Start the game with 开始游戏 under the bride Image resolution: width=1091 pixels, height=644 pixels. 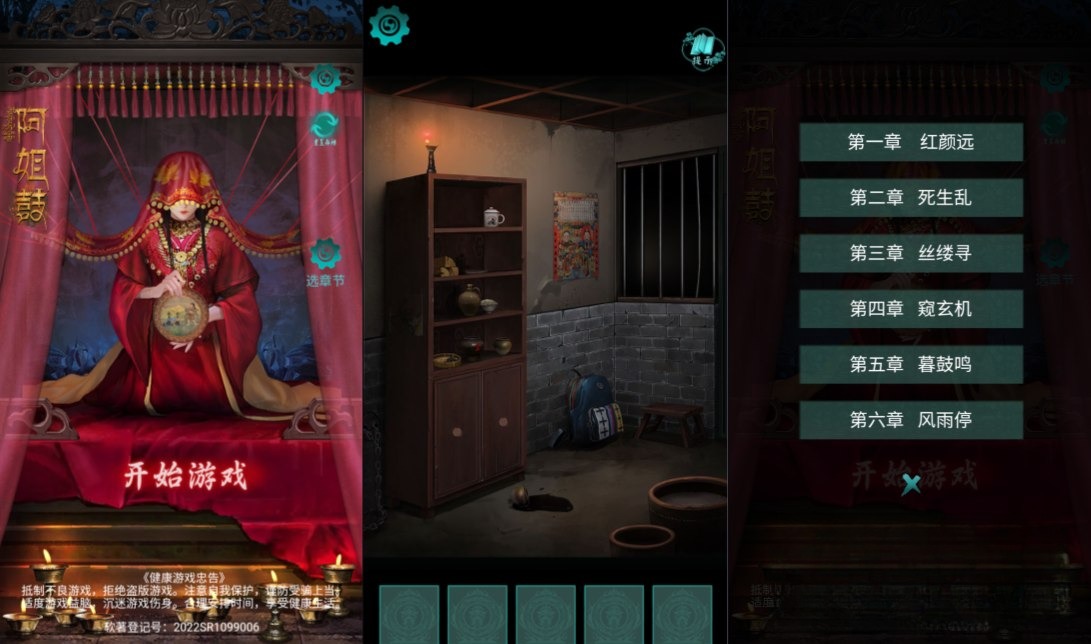click(x=185, y=475)
